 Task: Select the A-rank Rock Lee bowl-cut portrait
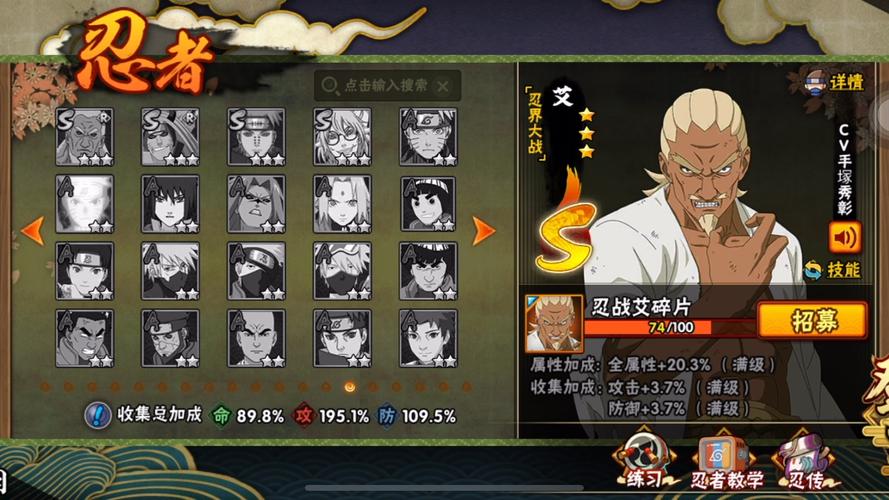click(x=428, y=204)
